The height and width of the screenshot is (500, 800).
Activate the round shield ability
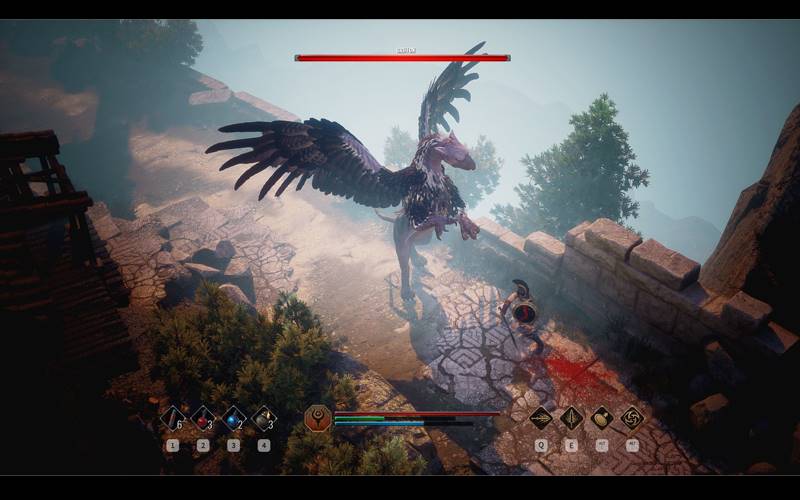(x=602, y=418)
